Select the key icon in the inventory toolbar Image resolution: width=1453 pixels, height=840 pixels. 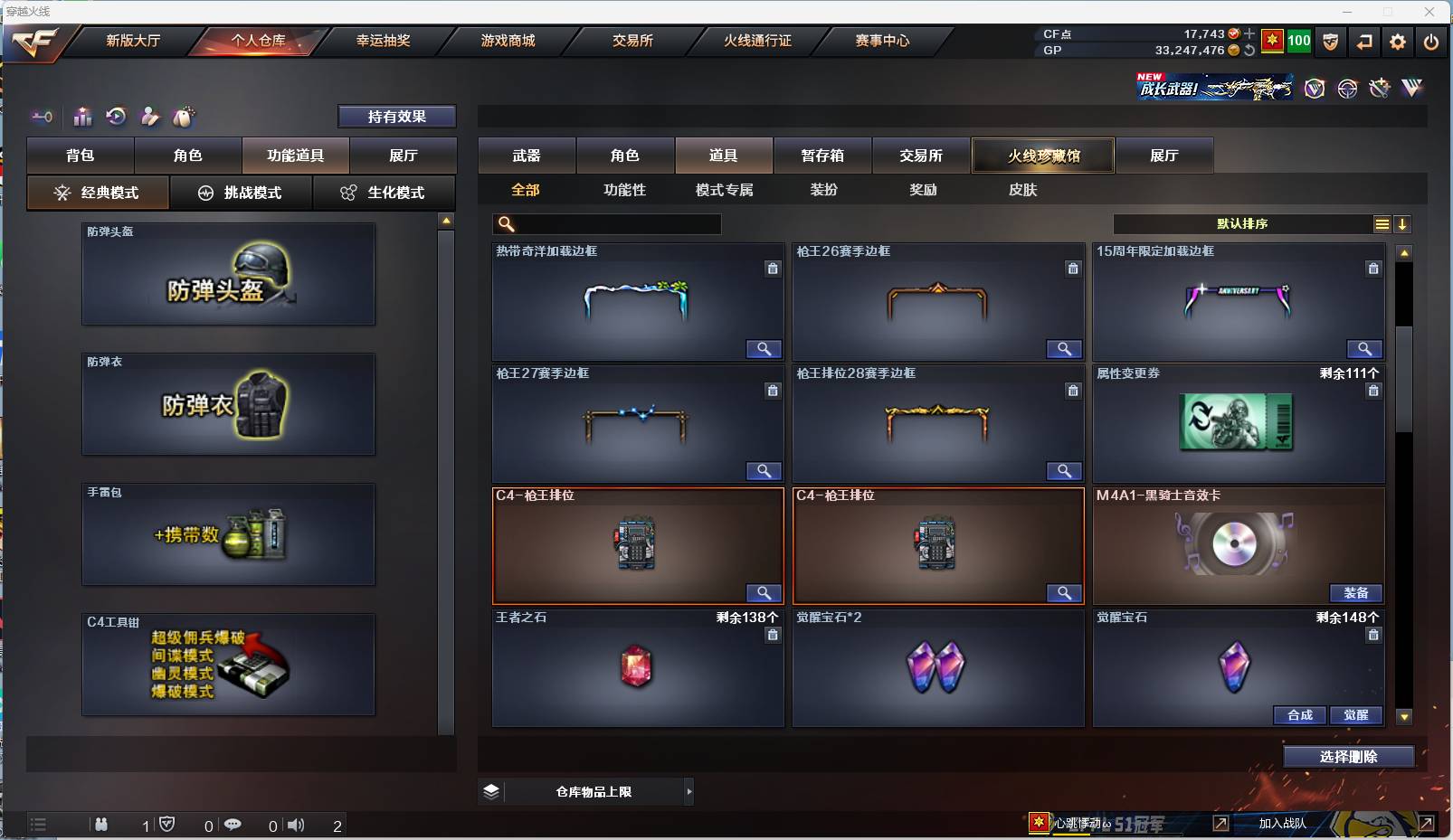[x=42, y=117]
